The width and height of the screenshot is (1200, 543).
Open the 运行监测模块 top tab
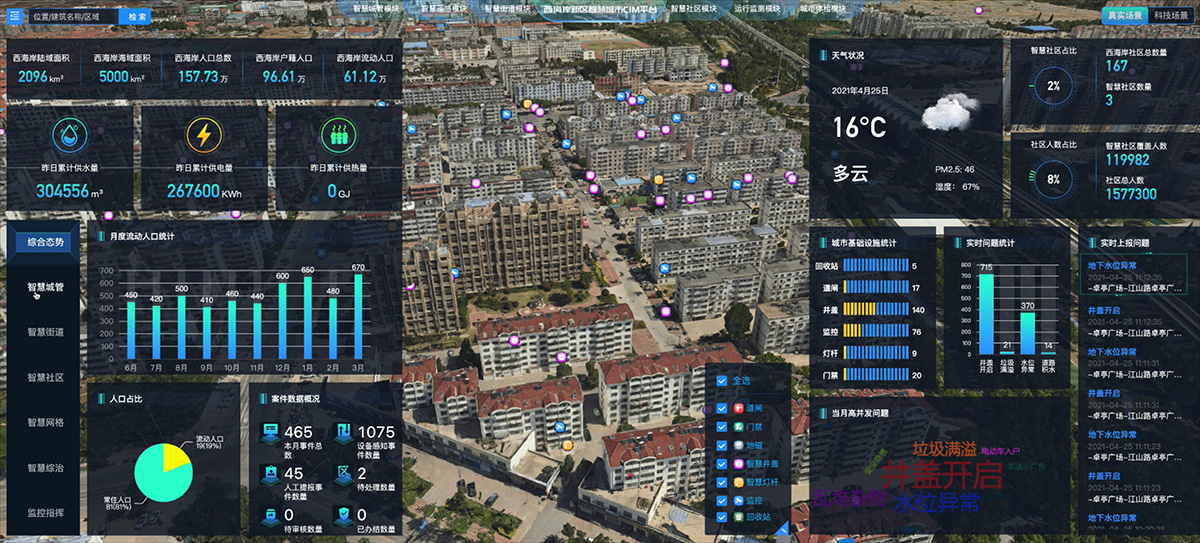pyautogui.click(x=757, y=8)
